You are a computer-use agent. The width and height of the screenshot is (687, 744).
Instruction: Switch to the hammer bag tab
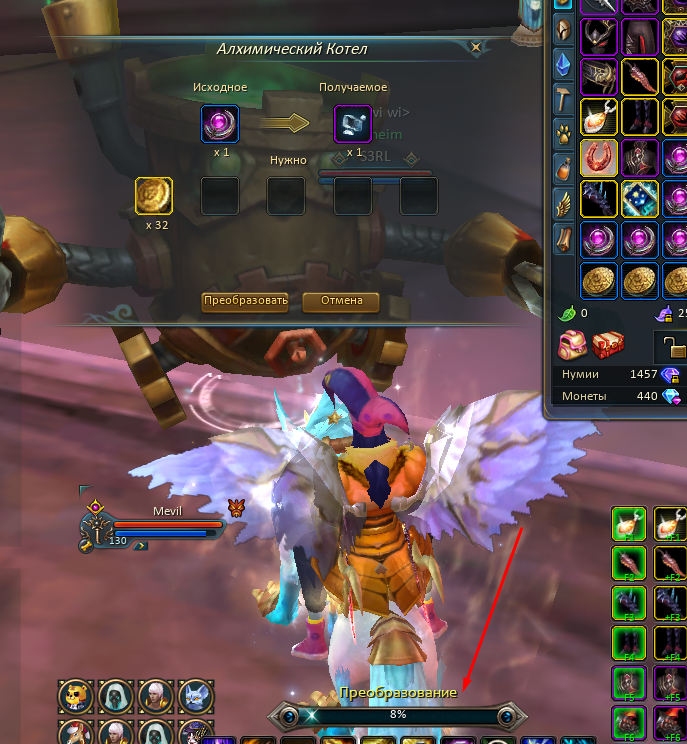pos(564,97)
